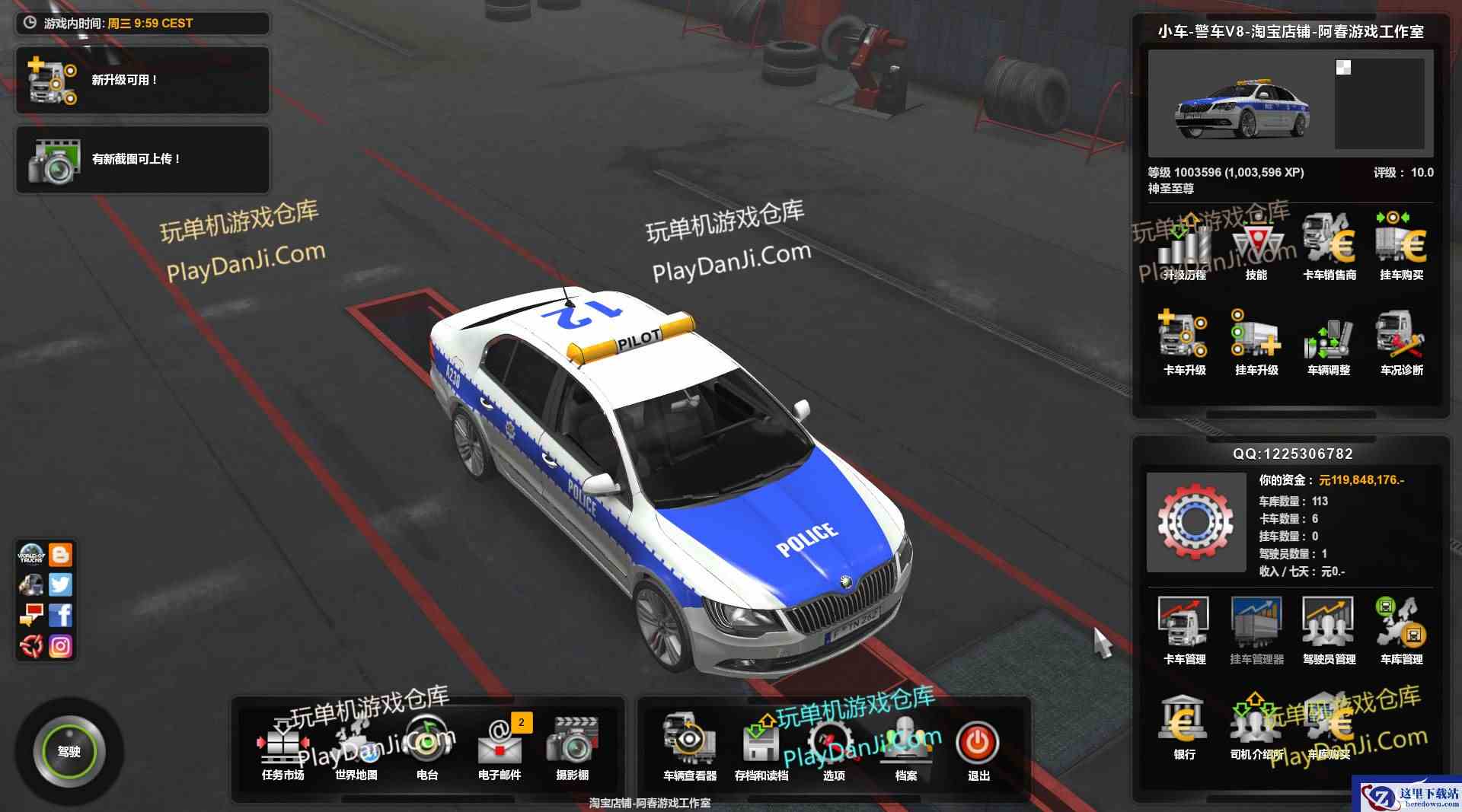Open 车况诊断 truck diagnostics
The image size is (1462, 812).
pyautogui.click(x=1401, y=342)
